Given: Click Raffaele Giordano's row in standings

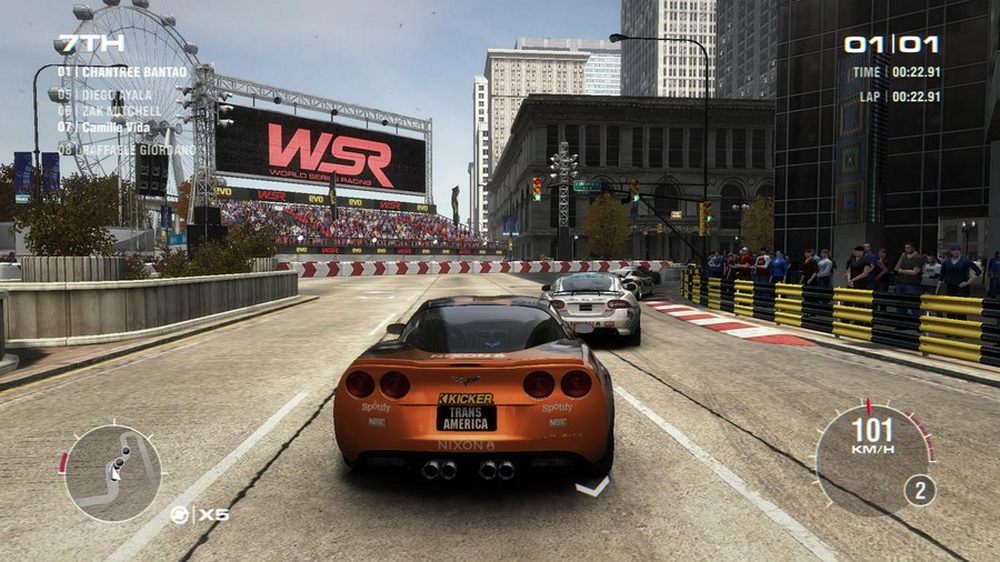Looking at the screenshot, I should pos(126,150).
